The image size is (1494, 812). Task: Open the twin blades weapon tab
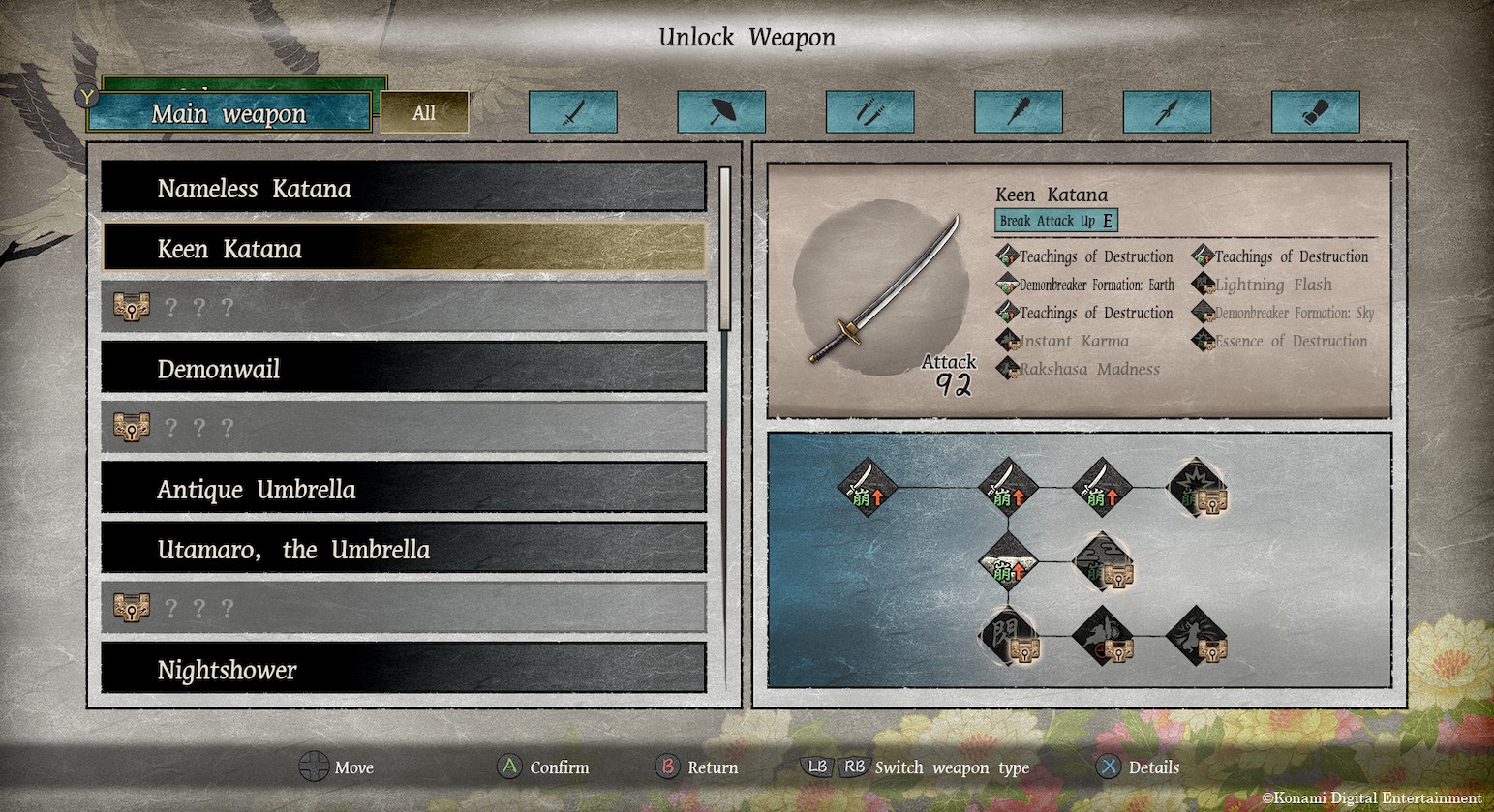[x=869, y=112]
